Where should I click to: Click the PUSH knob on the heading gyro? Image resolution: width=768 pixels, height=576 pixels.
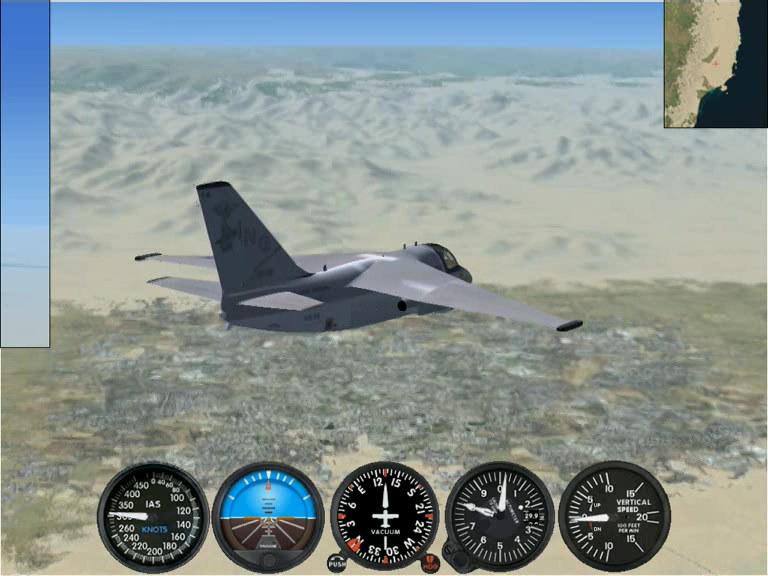(x=337, y=563)
